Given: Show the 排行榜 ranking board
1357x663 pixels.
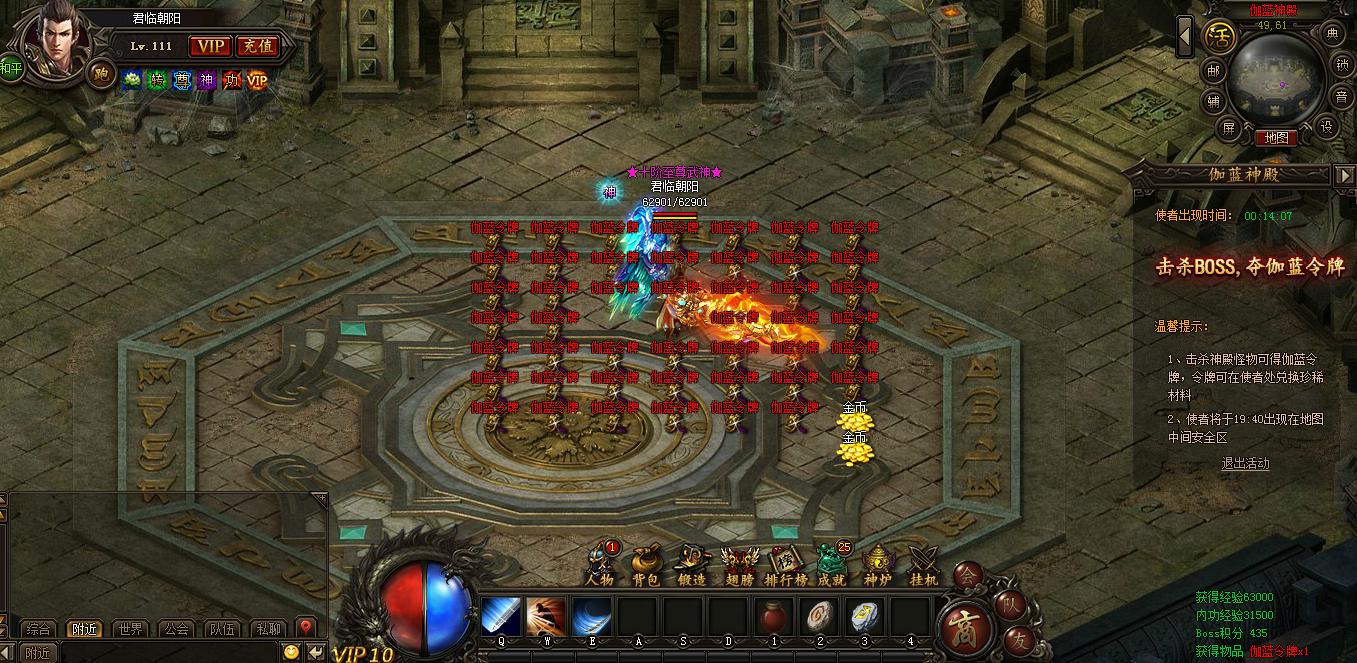Looking at the screenshot, I should (x=786, y=565).
